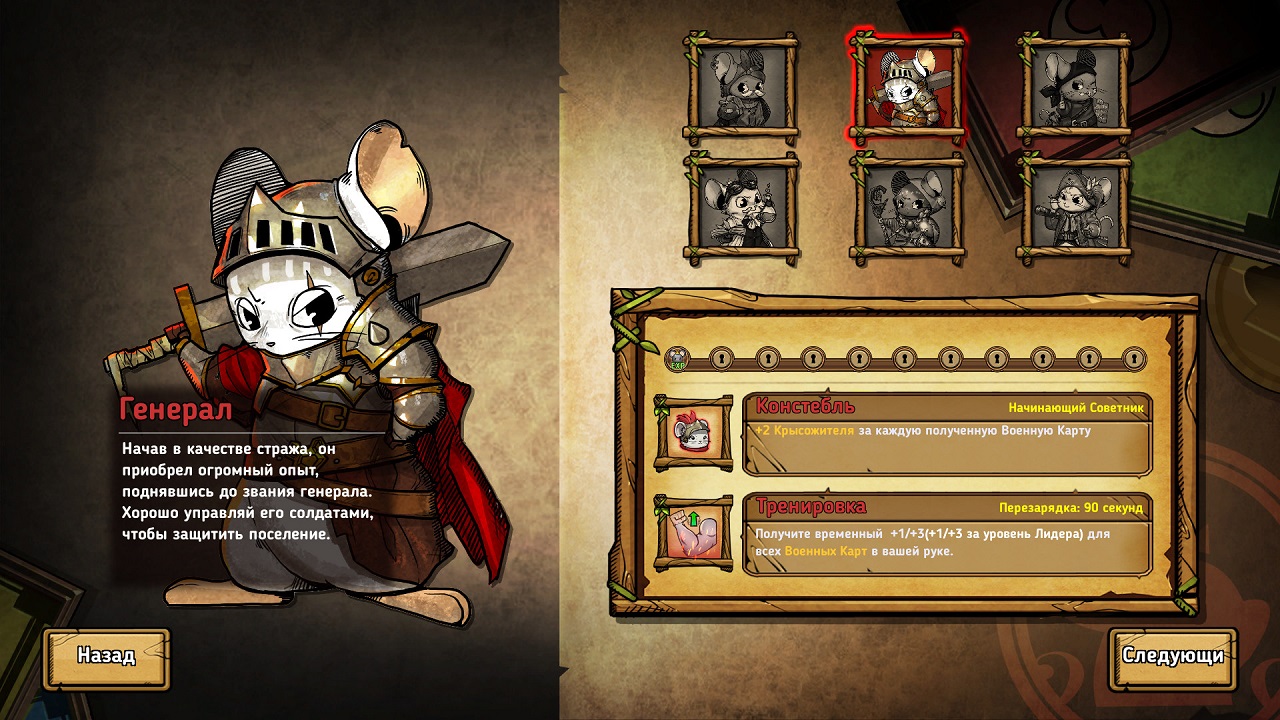Click the Констебль passive skill icon
Image resolution: width=1280 pixels, height=720 pixels.
click(x=691, y=432)
